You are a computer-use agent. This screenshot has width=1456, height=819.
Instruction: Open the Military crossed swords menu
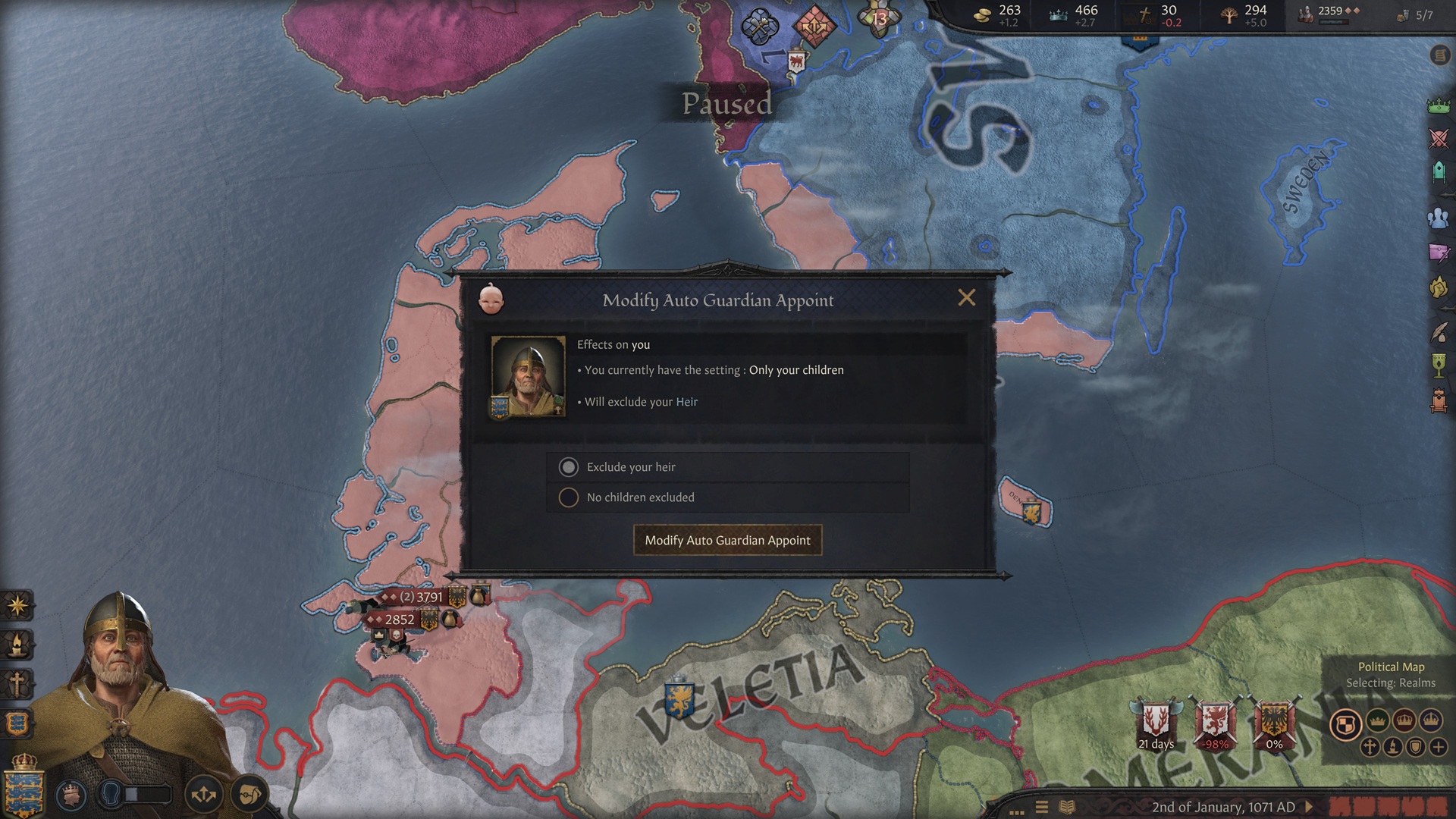pos(1438,139)
